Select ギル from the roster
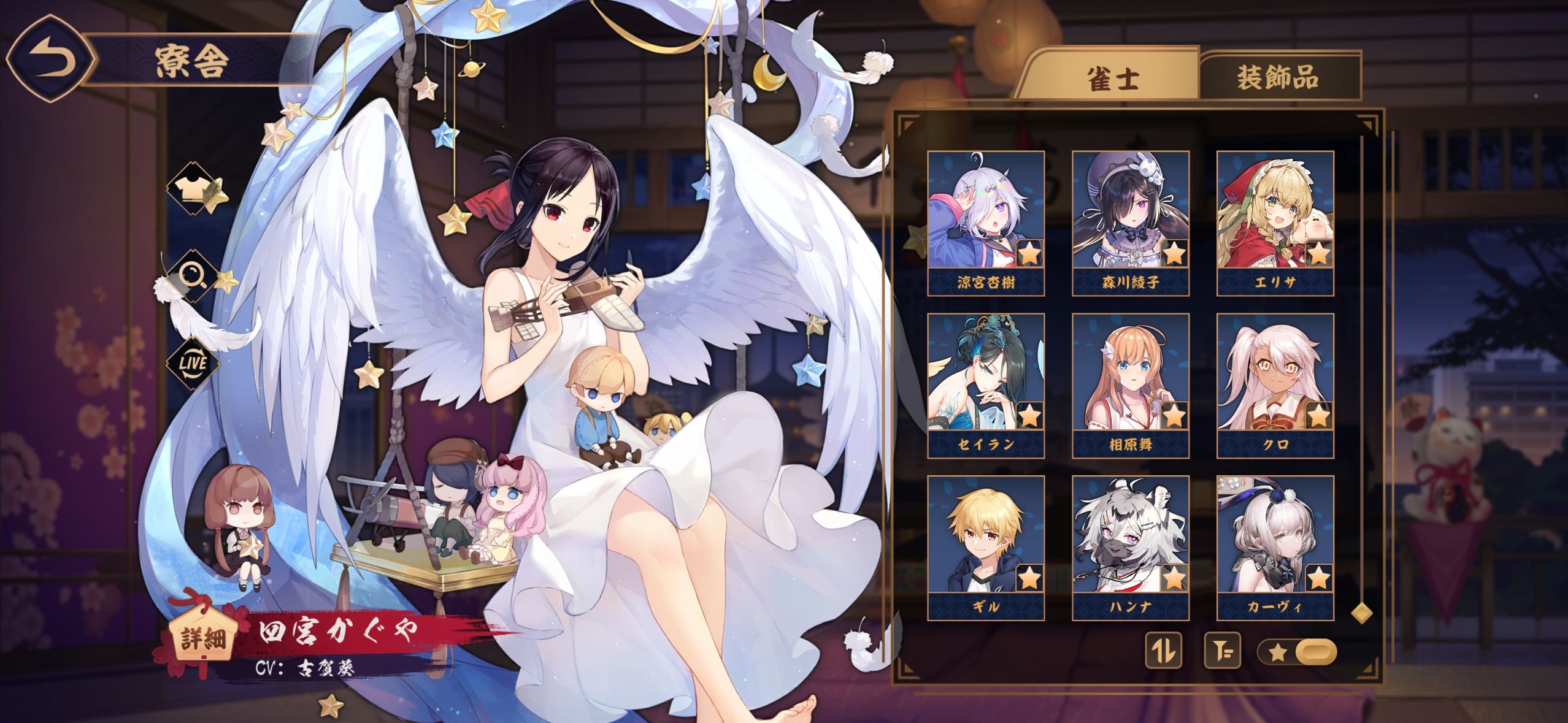This screenshot has height=723, width=1568. click(x=985, y=548)
